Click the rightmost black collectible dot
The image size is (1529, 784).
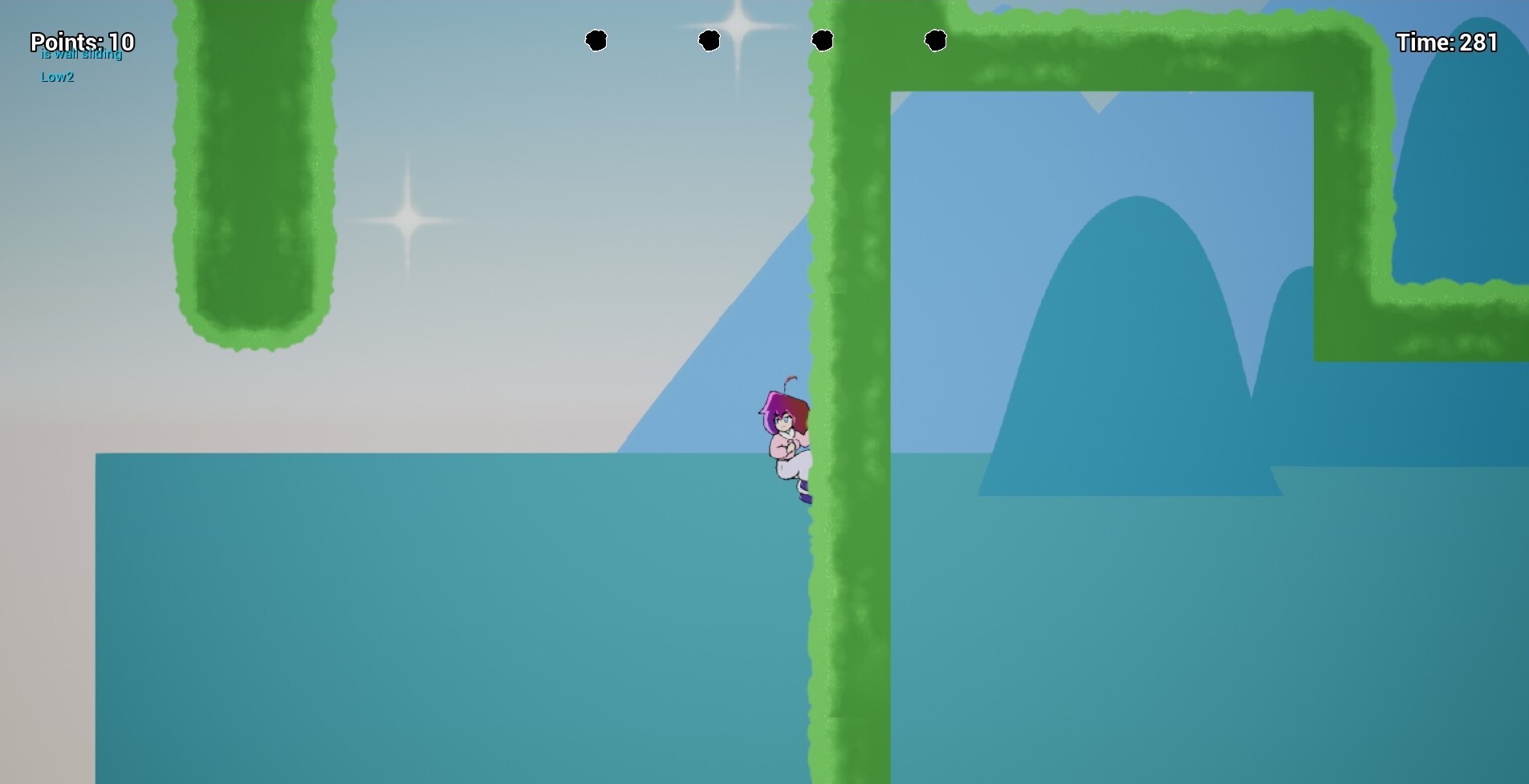tap(937, 39)
